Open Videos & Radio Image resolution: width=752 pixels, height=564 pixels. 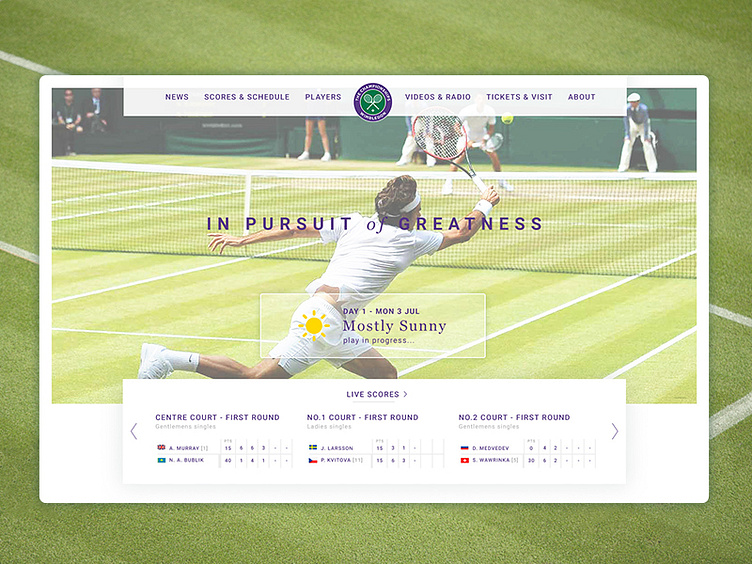(438, 97)
